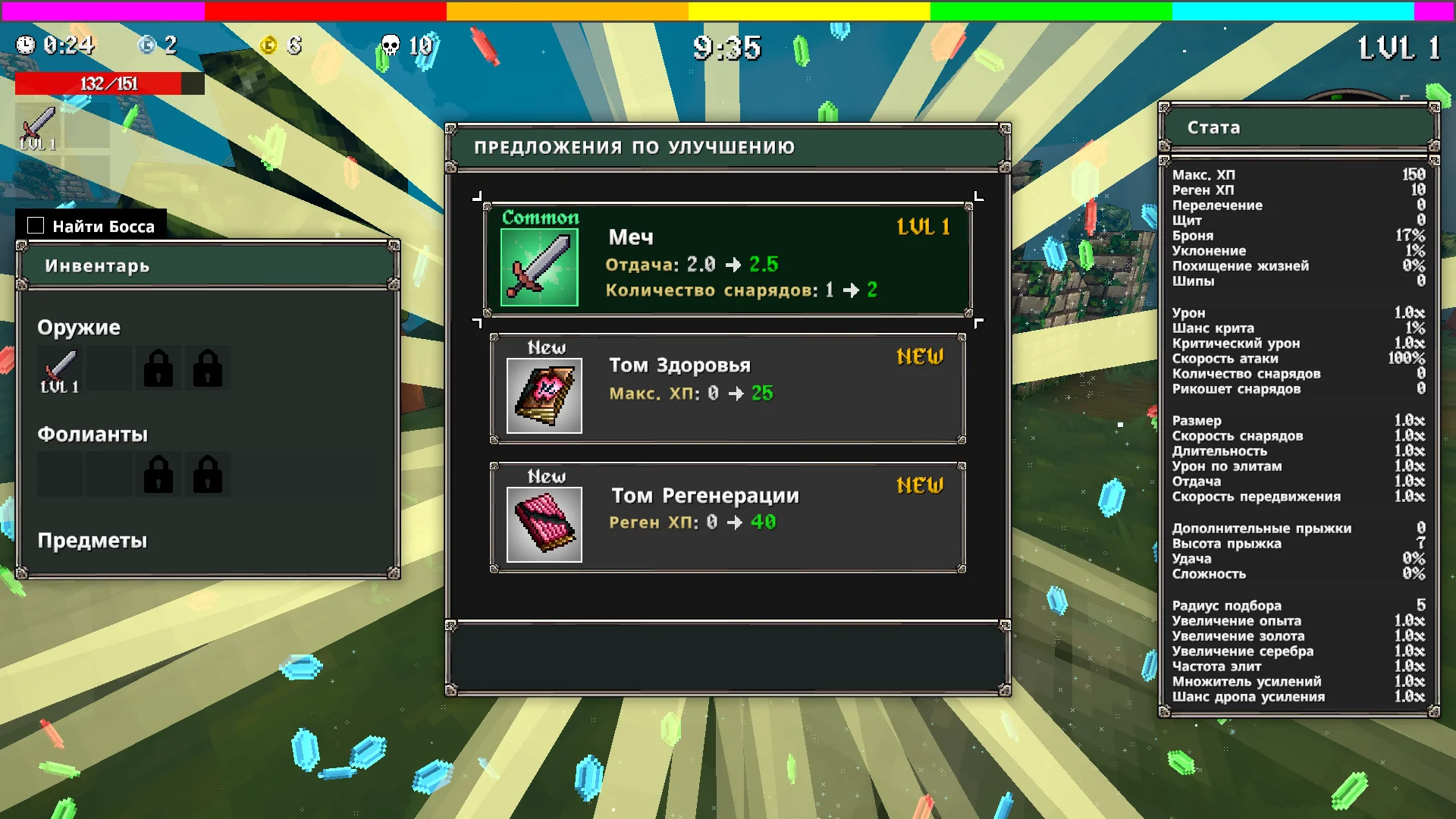Screen dimensions: 1456x819
Task: Select the Том Здоровья upgrade
Action: (727, 389)
